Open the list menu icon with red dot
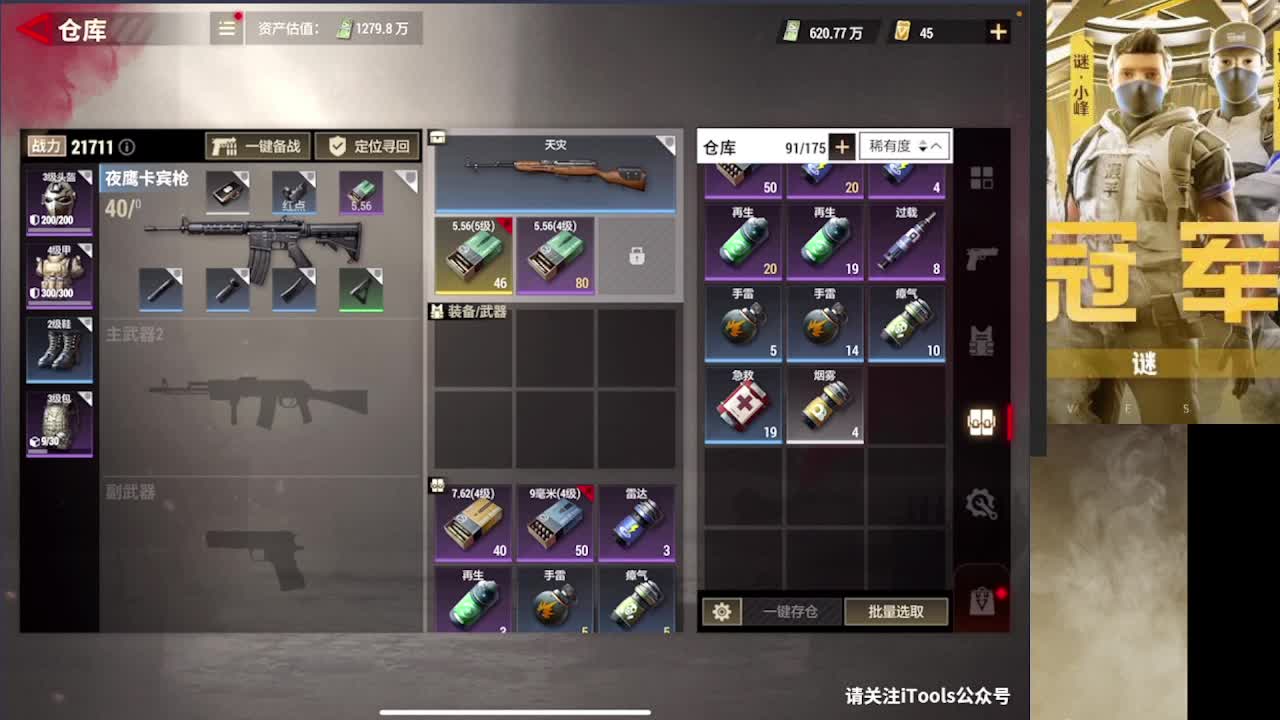The height and width of the screenshot is (720, 1280). (226, 29)
